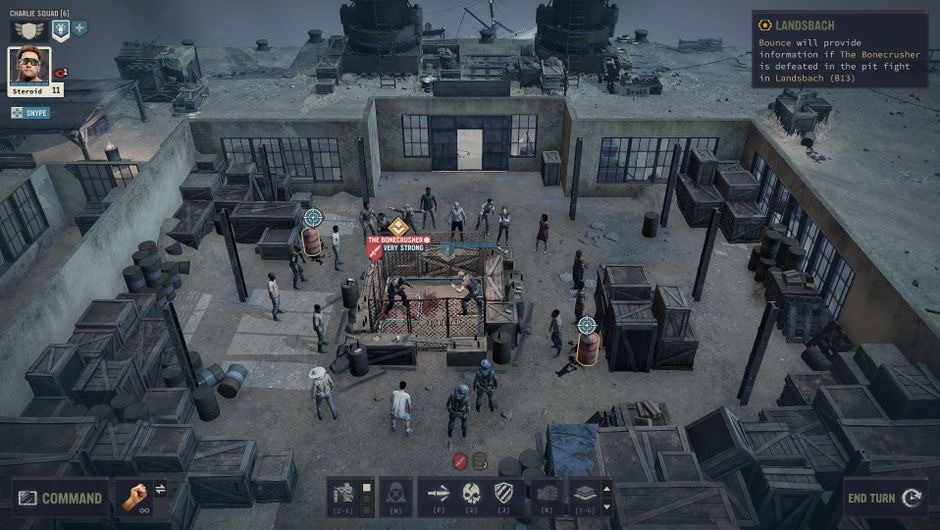The image size is (940, 530).
Task: Go up one floor level arrow
Action: (606, 487)
